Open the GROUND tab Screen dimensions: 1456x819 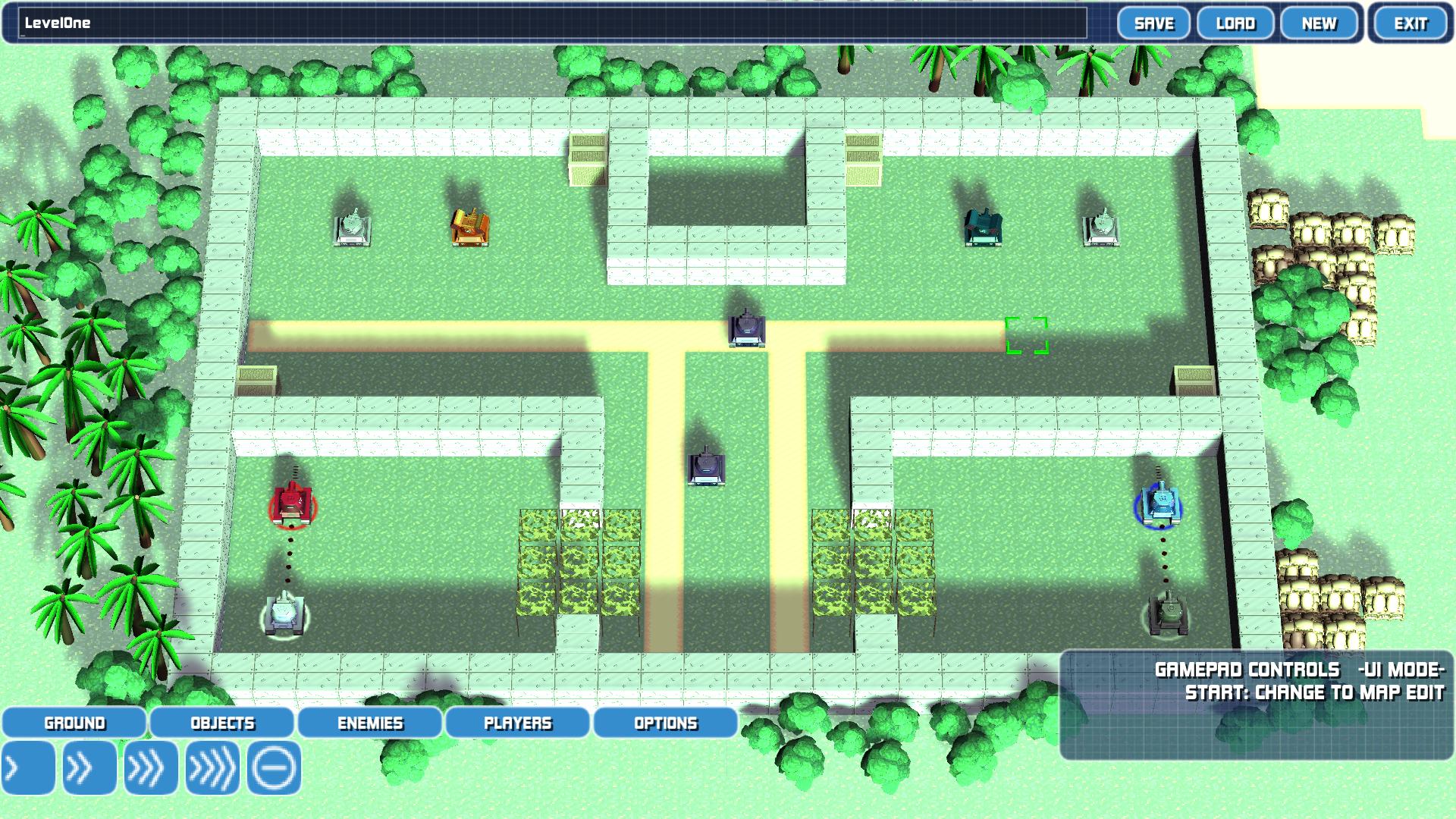pyautogui.click(x=74, y=723)
